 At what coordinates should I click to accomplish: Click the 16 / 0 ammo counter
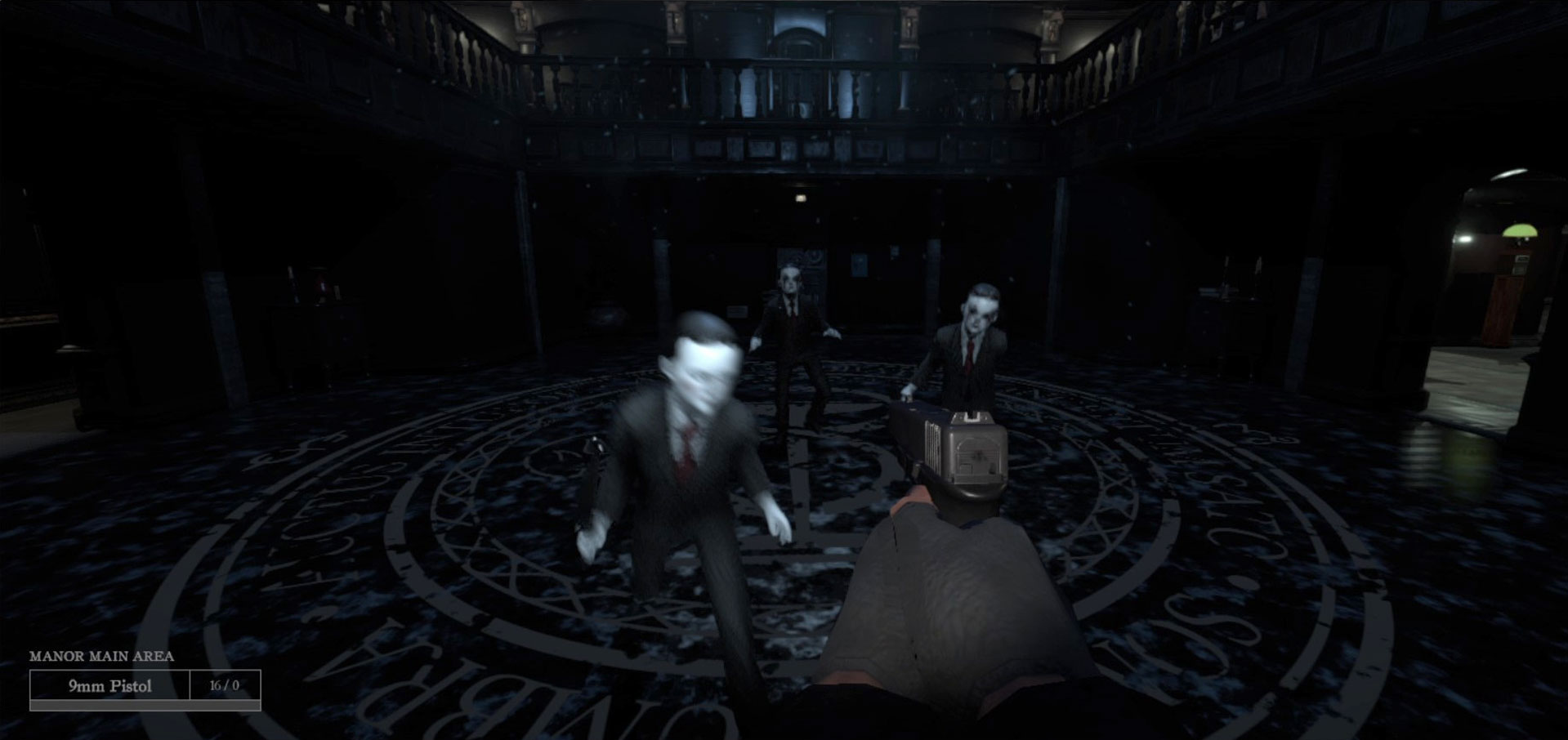coord(223,686)
